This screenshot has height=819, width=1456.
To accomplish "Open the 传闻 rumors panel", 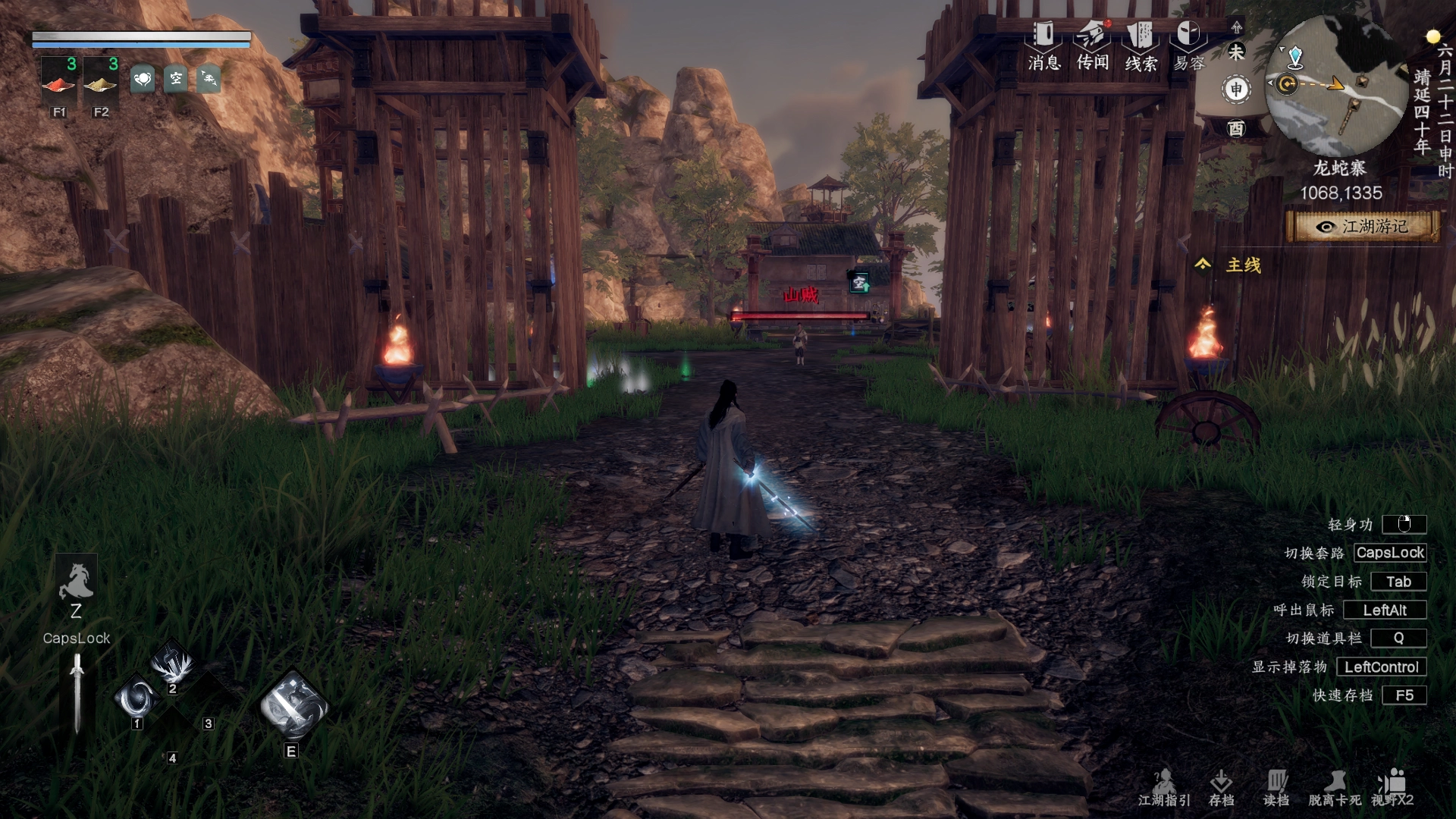I will click(x=1092, y=45).
